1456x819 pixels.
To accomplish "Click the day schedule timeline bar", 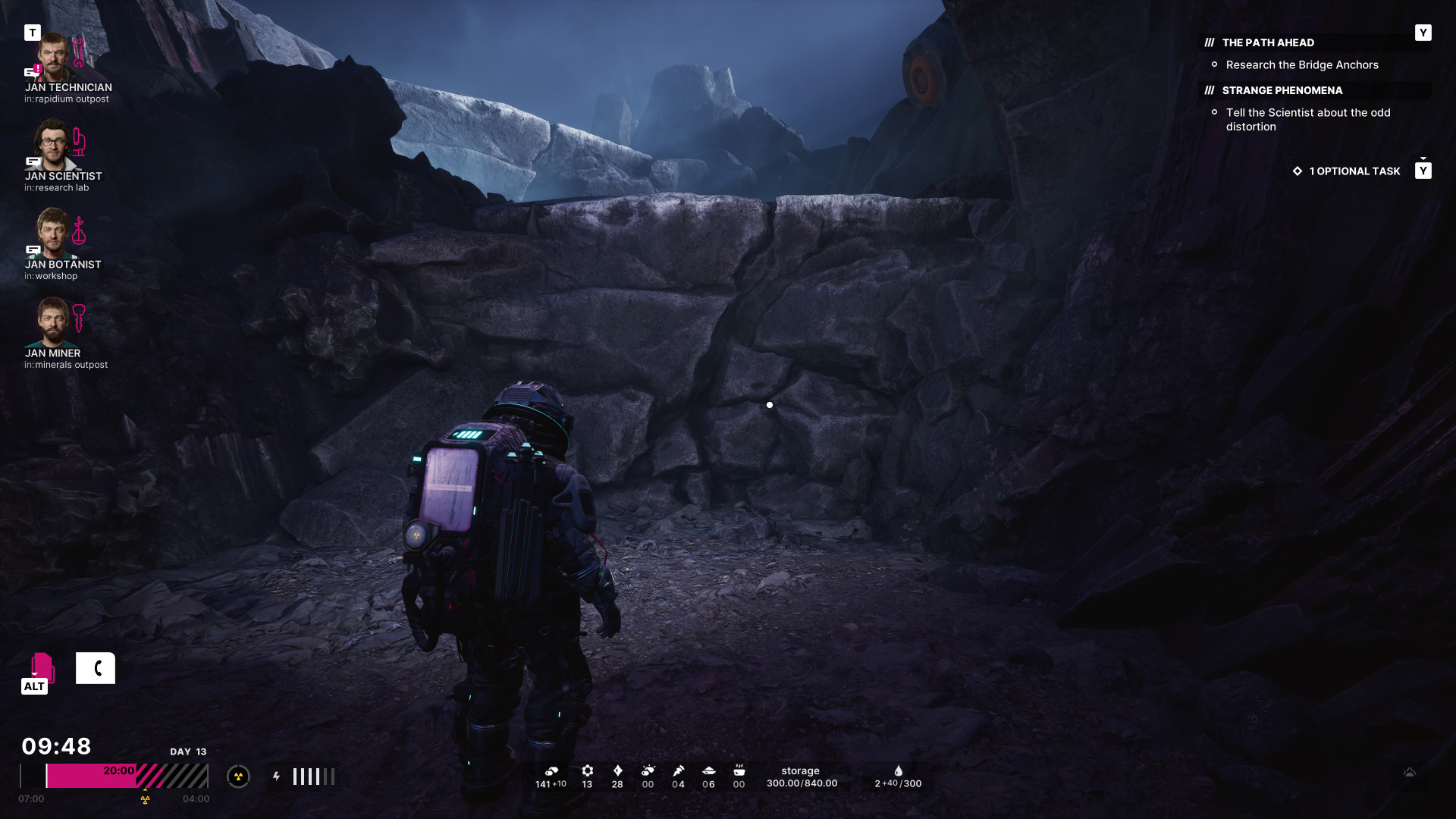I will (x=114, y=776).
